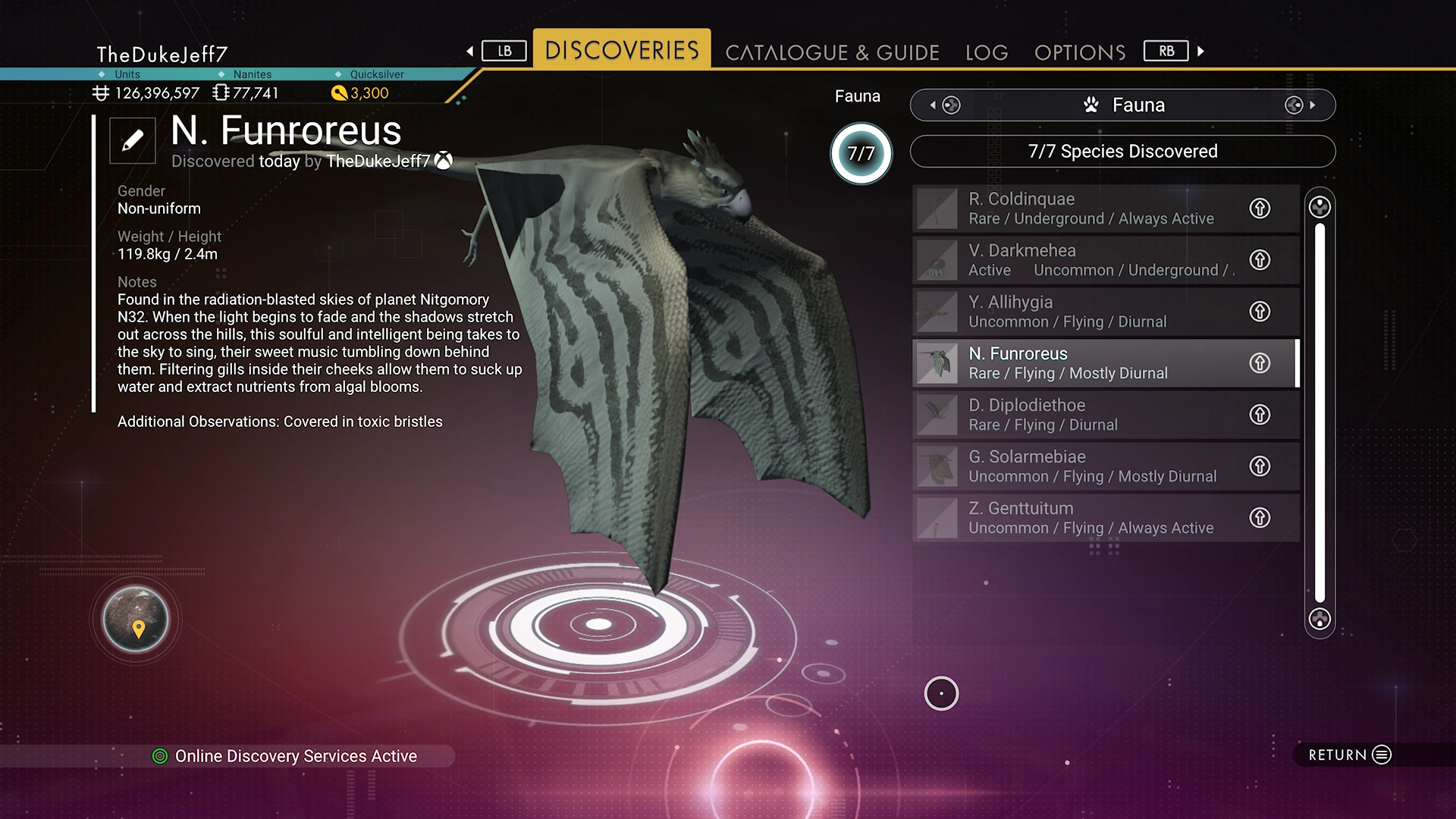
Task: Show G. Solarmebiae details
Action: coord(1084,466)
